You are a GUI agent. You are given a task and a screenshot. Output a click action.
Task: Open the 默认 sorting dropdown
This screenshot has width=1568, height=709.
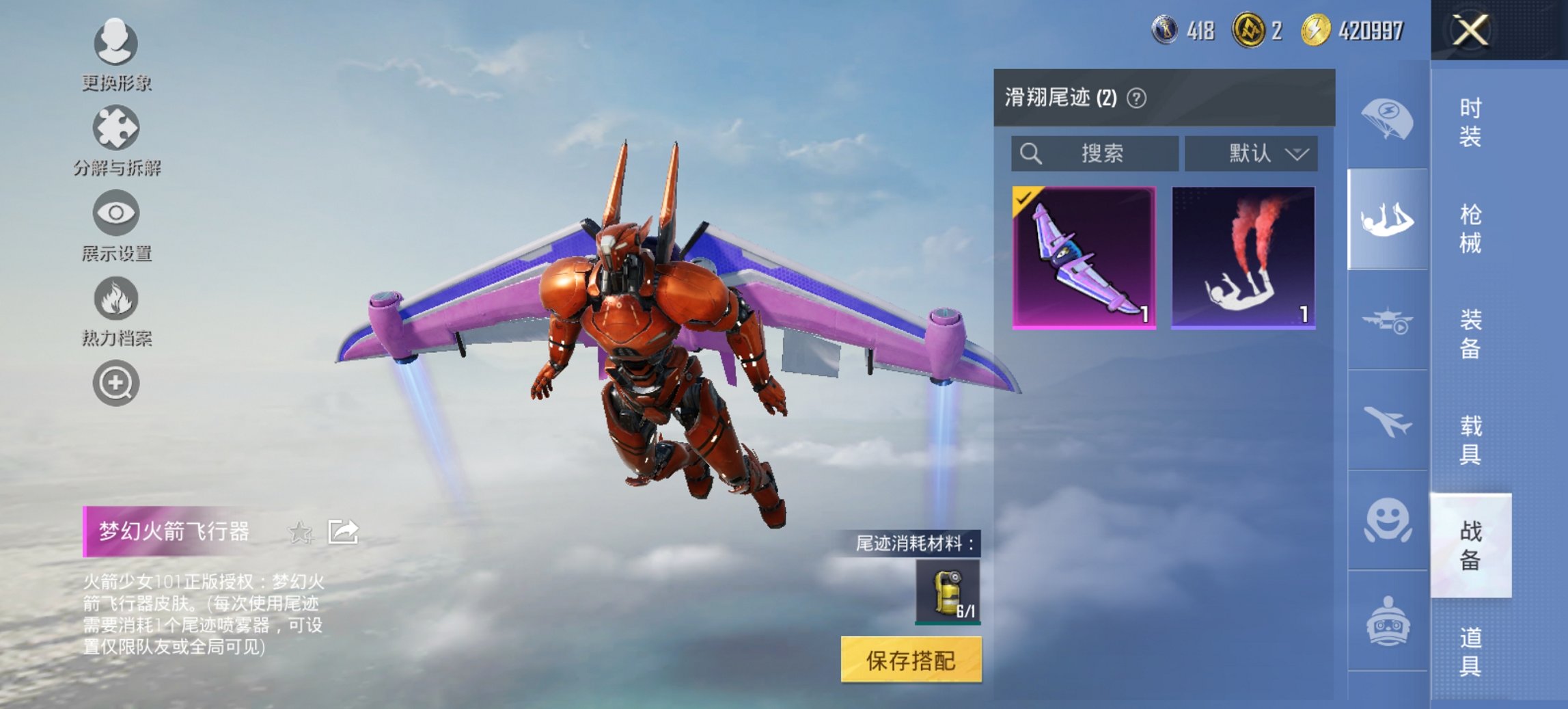click(1250, 154)
